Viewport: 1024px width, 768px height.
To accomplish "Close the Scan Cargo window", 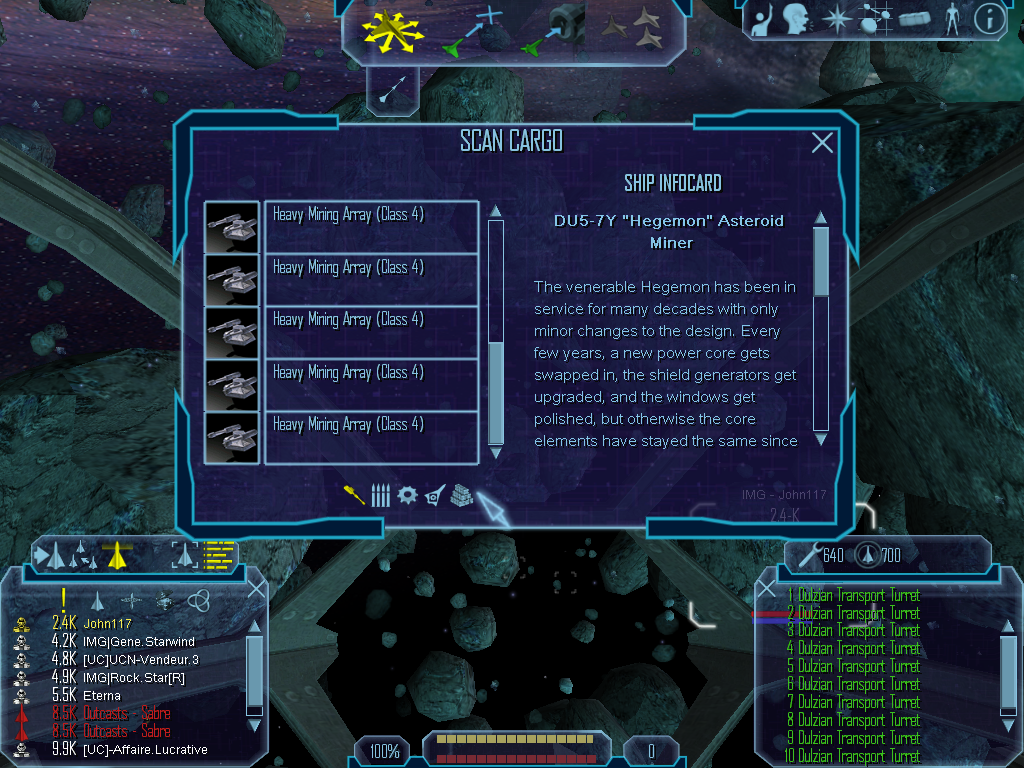I will coord(822,143).
